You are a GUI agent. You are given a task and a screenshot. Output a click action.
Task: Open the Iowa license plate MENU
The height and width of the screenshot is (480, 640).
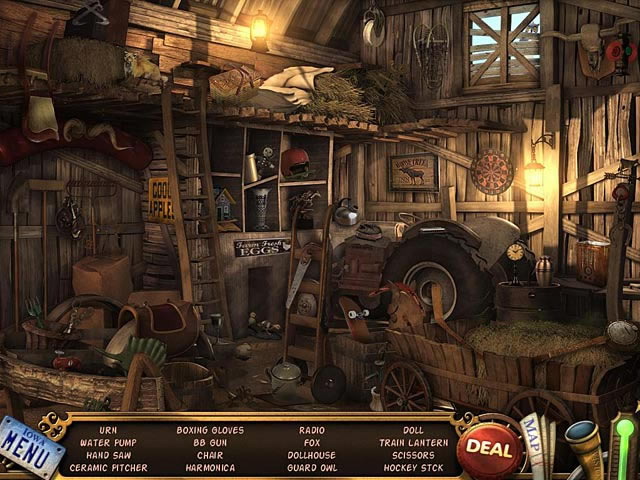[30, 446]
